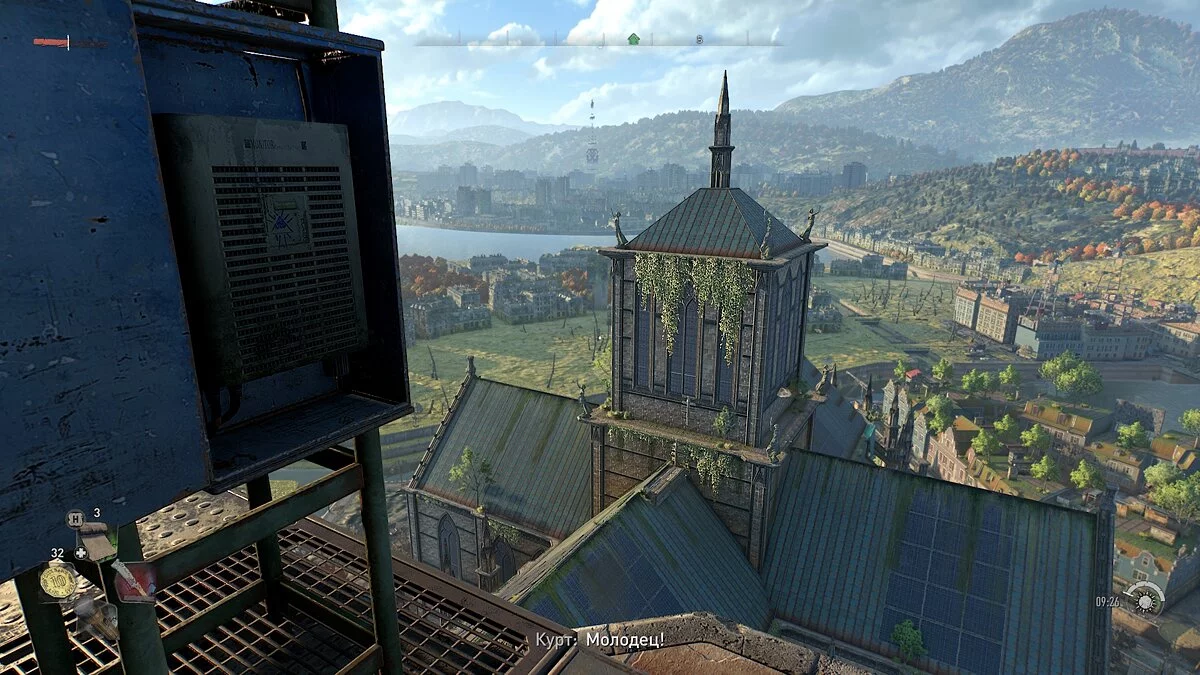Pick the grenade-shaped item in the quick slots

tap(97, 619)
